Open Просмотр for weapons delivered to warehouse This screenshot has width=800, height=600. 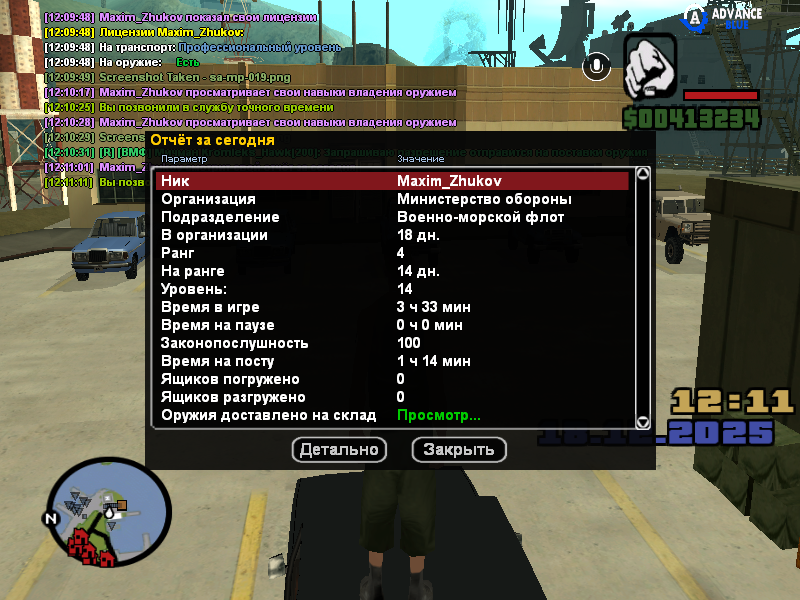438,415
